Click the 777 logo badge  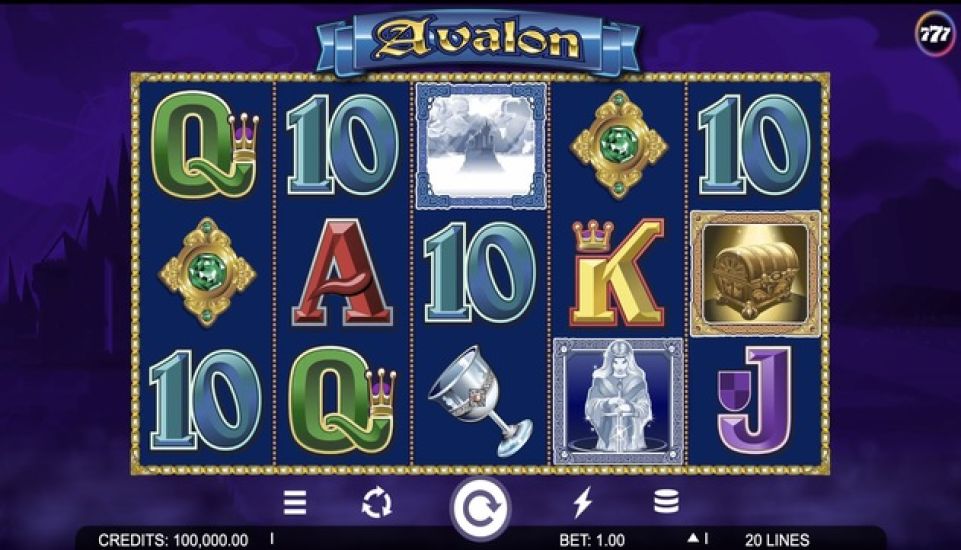[936, 33]
